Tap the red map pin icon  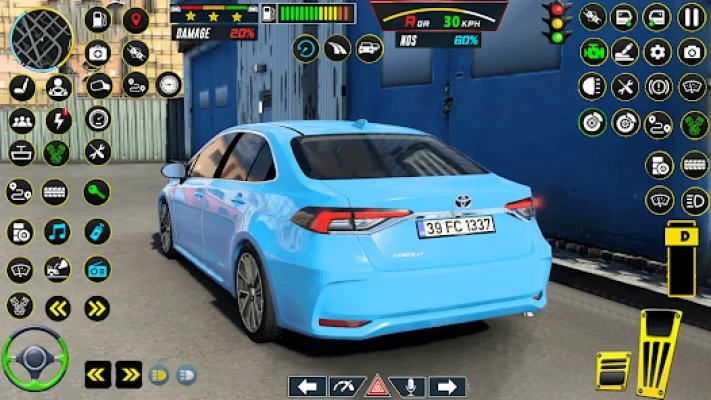tap(135, 19)
